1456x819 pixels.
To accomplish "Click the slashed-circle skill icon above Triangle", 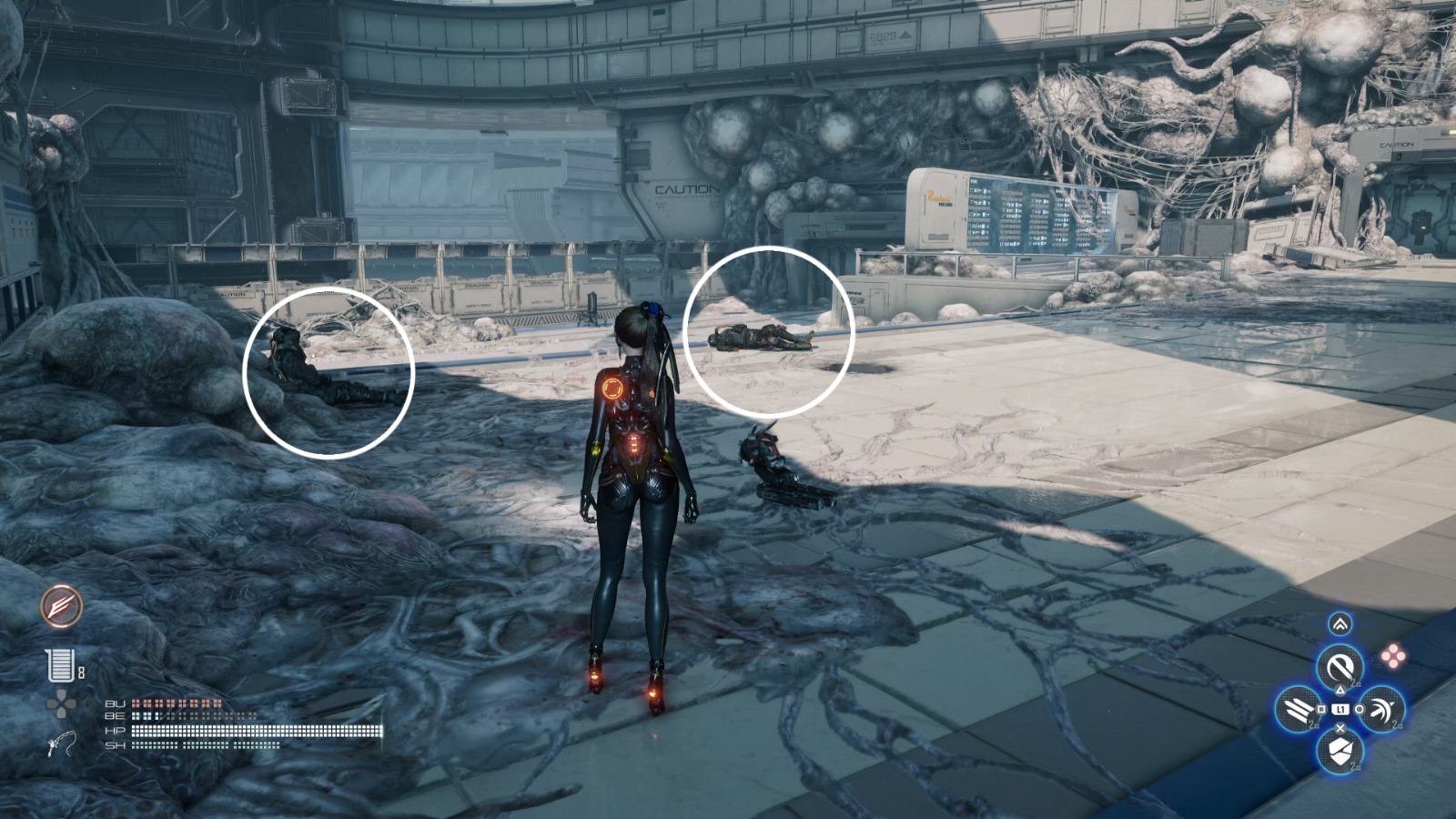I will click(1340, 663).
